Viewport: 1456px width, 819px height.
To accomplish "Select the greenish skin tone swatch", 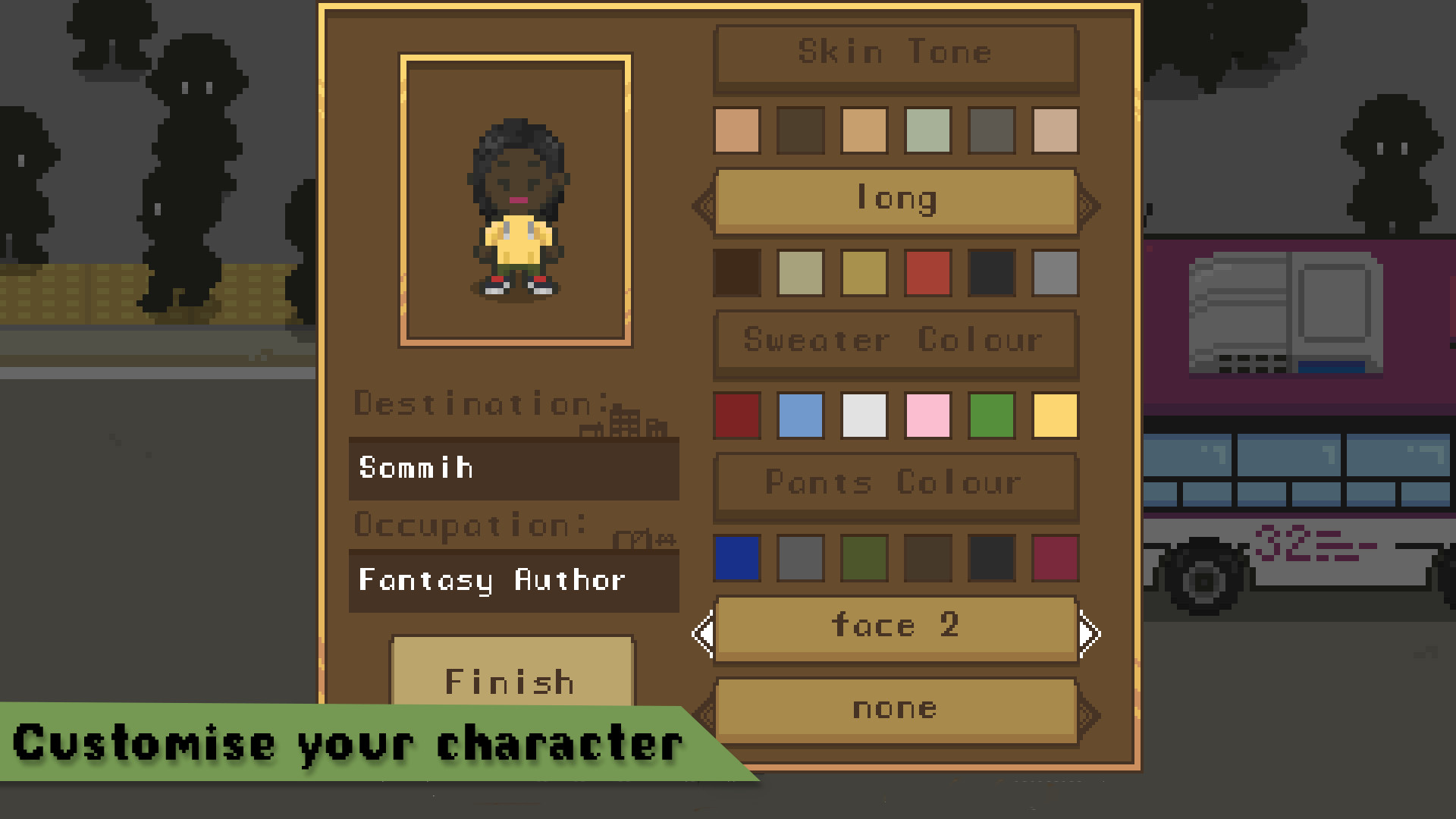I will point(927,128).
